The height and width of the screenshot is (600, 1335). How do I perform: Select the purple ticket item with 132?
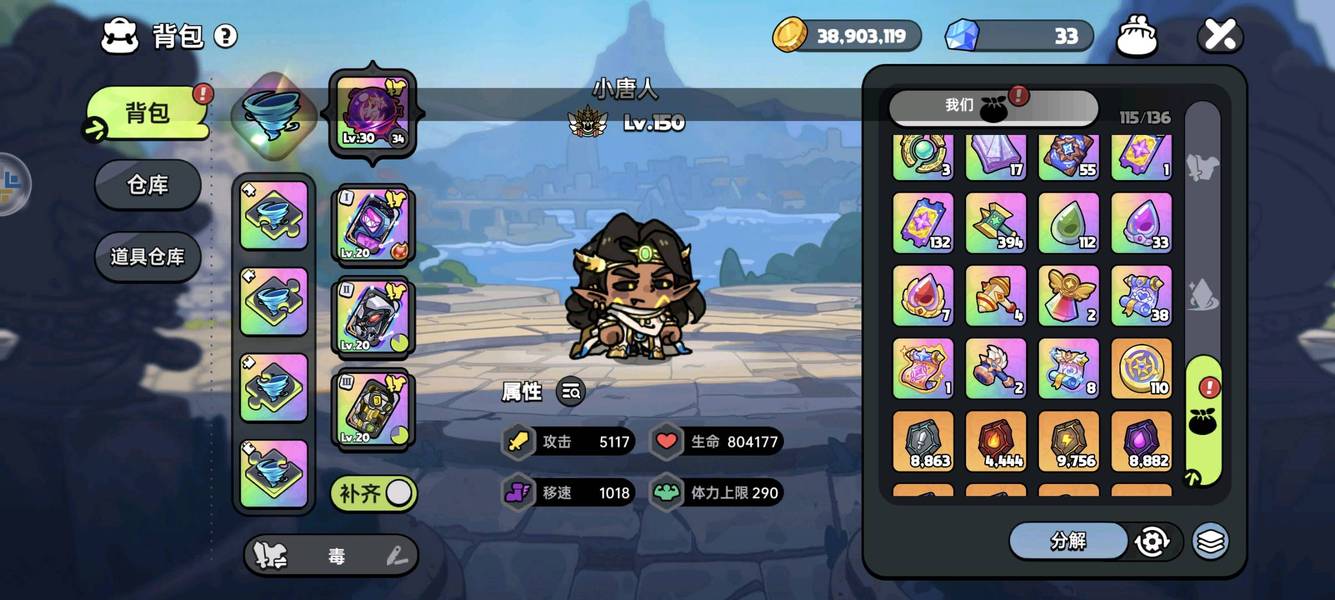[922, 223]
